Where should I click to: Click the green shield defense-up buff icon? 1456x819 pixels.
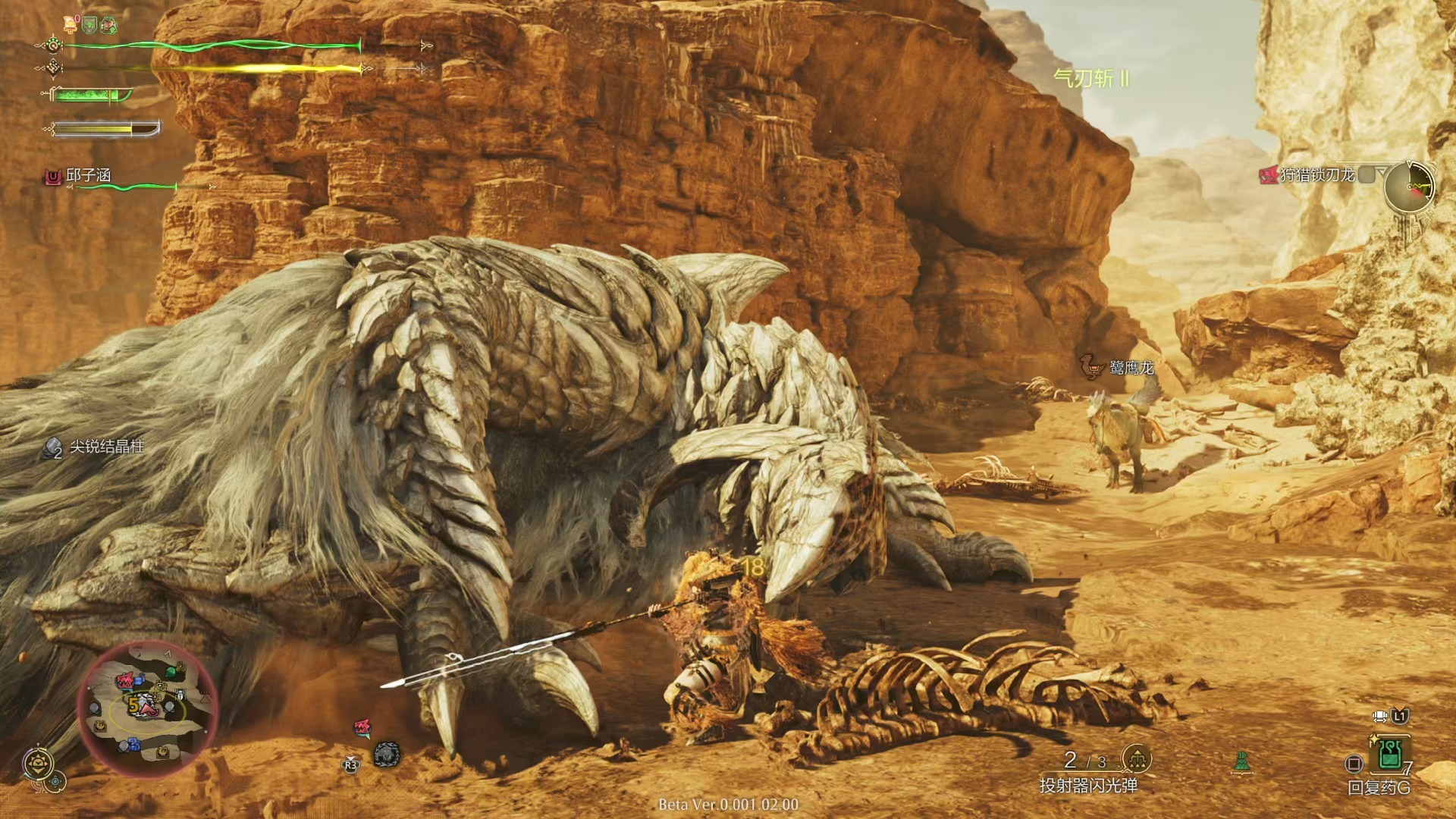click(x=89, y=25)
